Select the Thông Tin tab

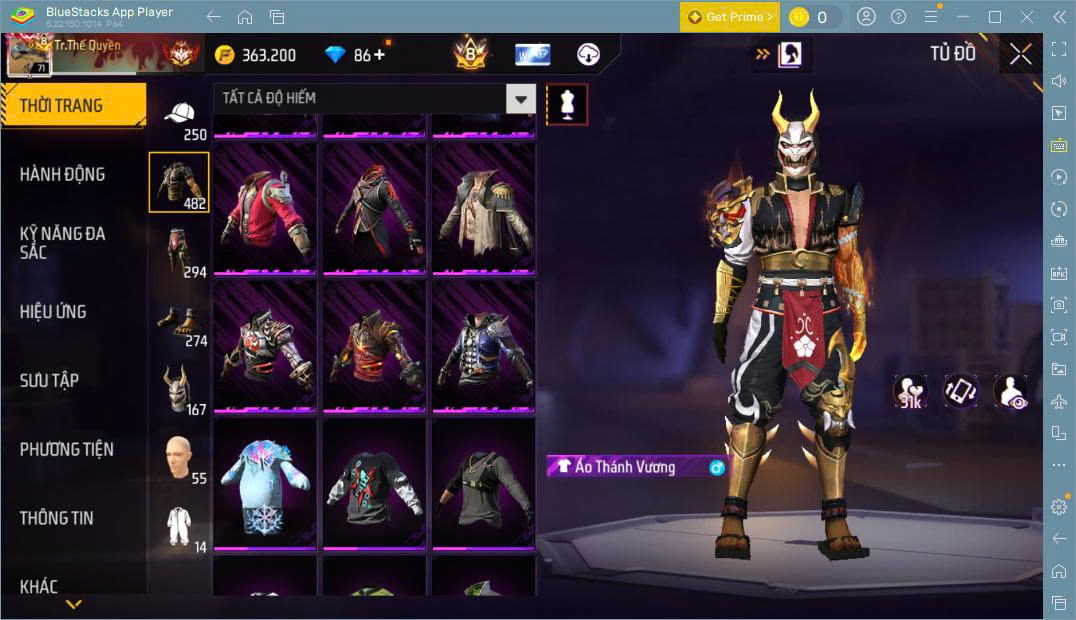coord(57,518)
